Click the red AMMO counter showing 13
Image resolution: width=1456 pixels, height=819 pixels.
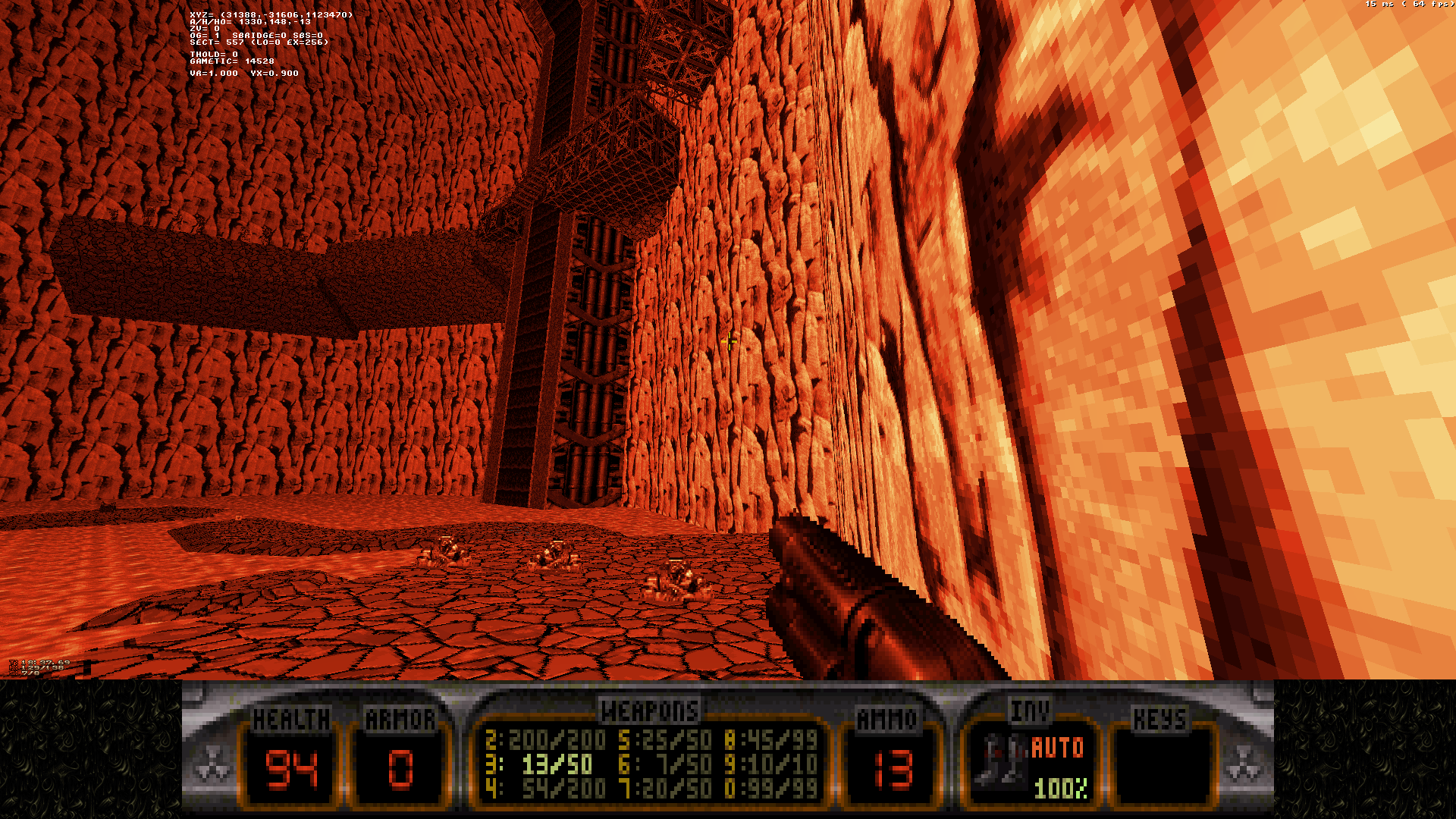[x=892, y=768]
